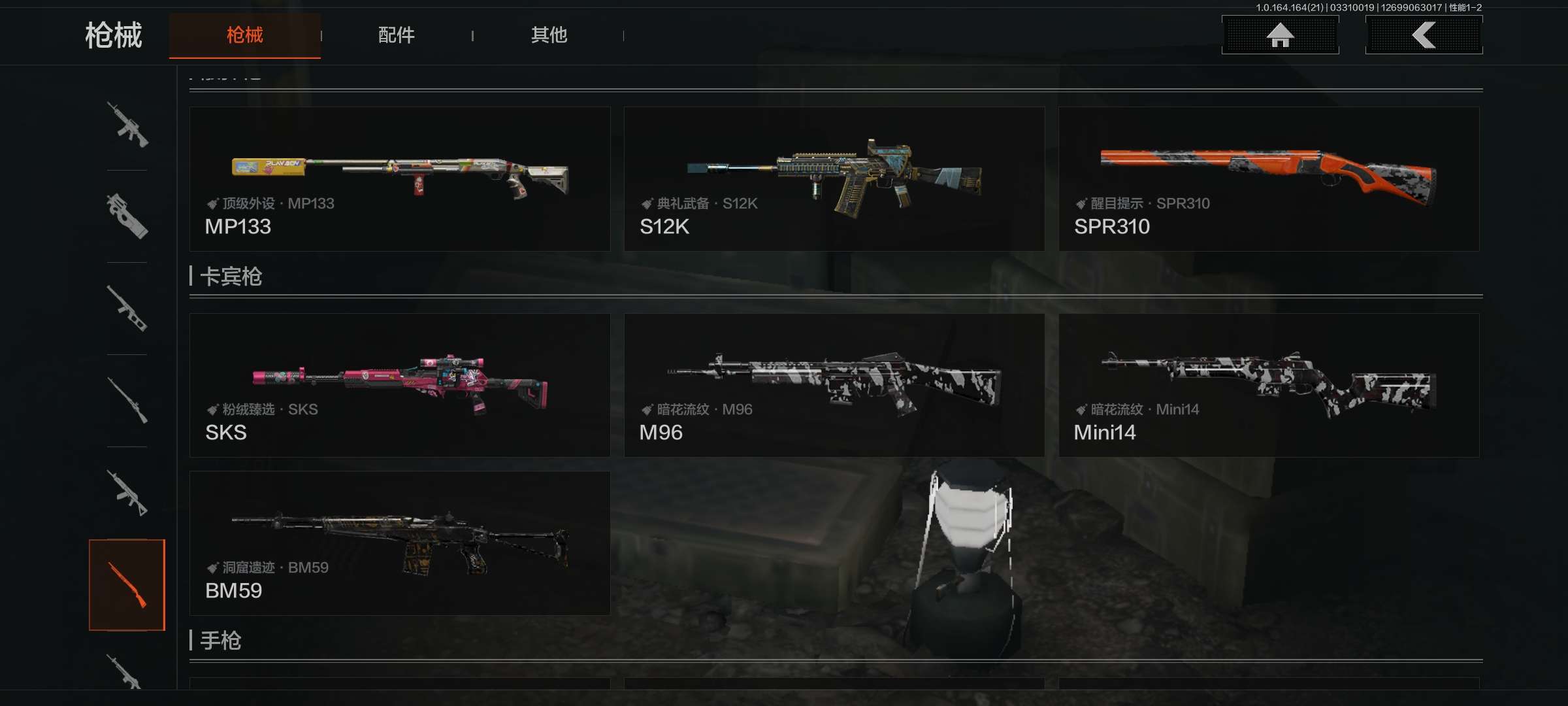Screen dimensions: 1568x706
Task: Select the BM59 weapon card
Action: pos(400,543)
